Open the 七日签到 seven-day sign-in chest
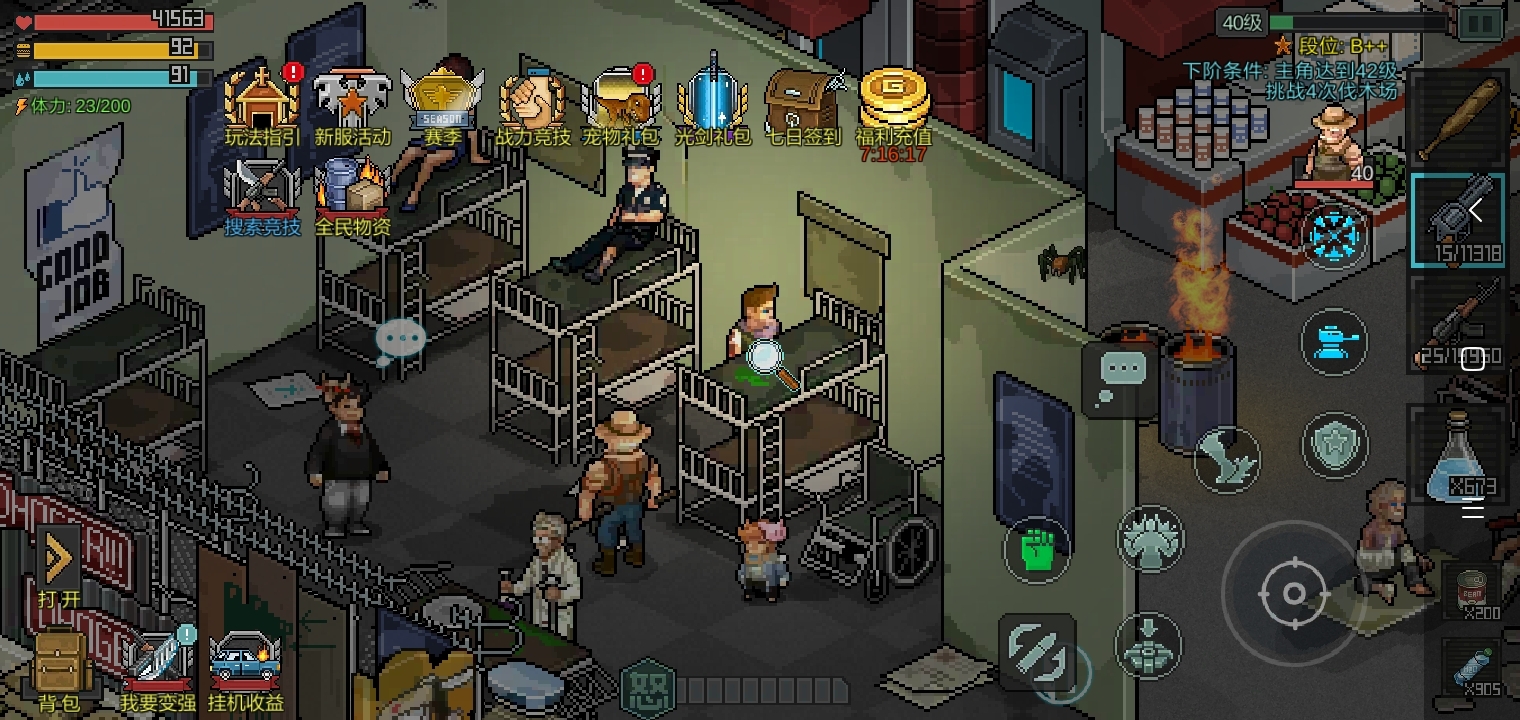The width and height of the screenshot is (1520, 720). [x=804, y=102]
